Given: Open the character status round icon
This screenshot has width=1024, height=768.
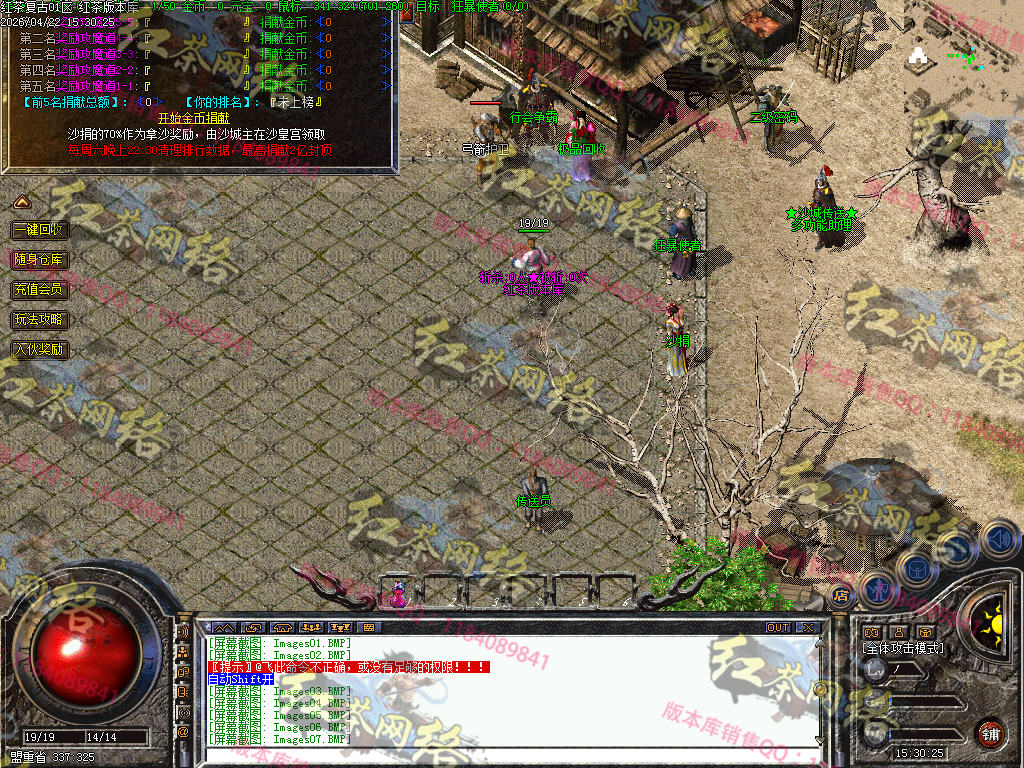Looking at the screenshot, I should pyautogui.click(x=876, y=589).
